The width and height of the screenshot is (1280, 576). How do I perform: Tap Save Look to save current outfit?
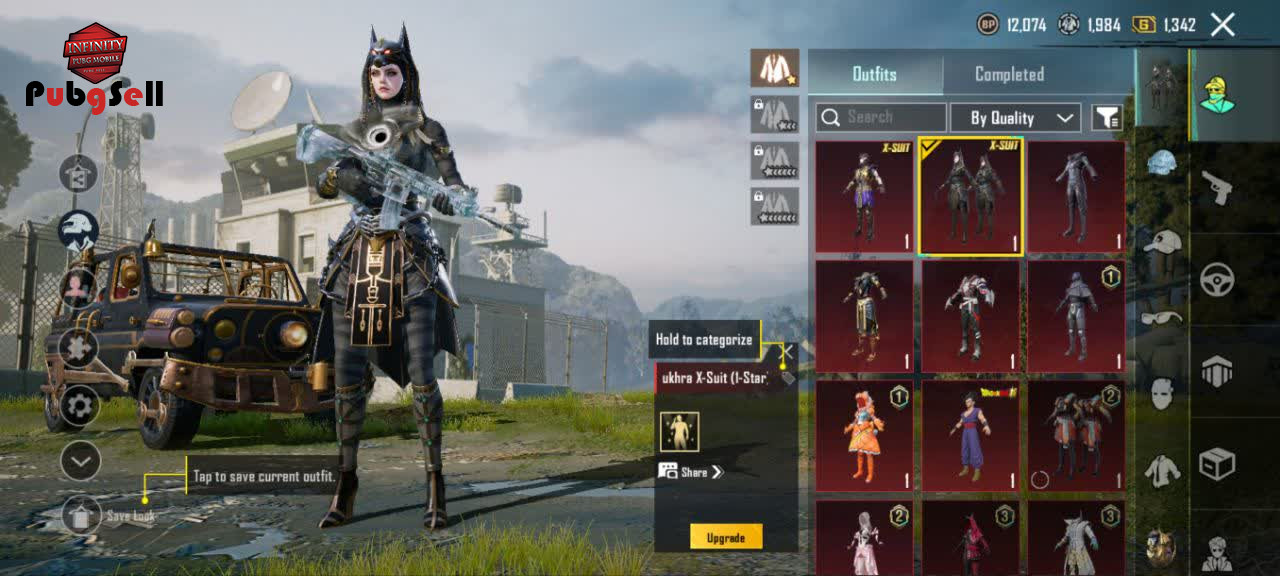tap(82, 515)
